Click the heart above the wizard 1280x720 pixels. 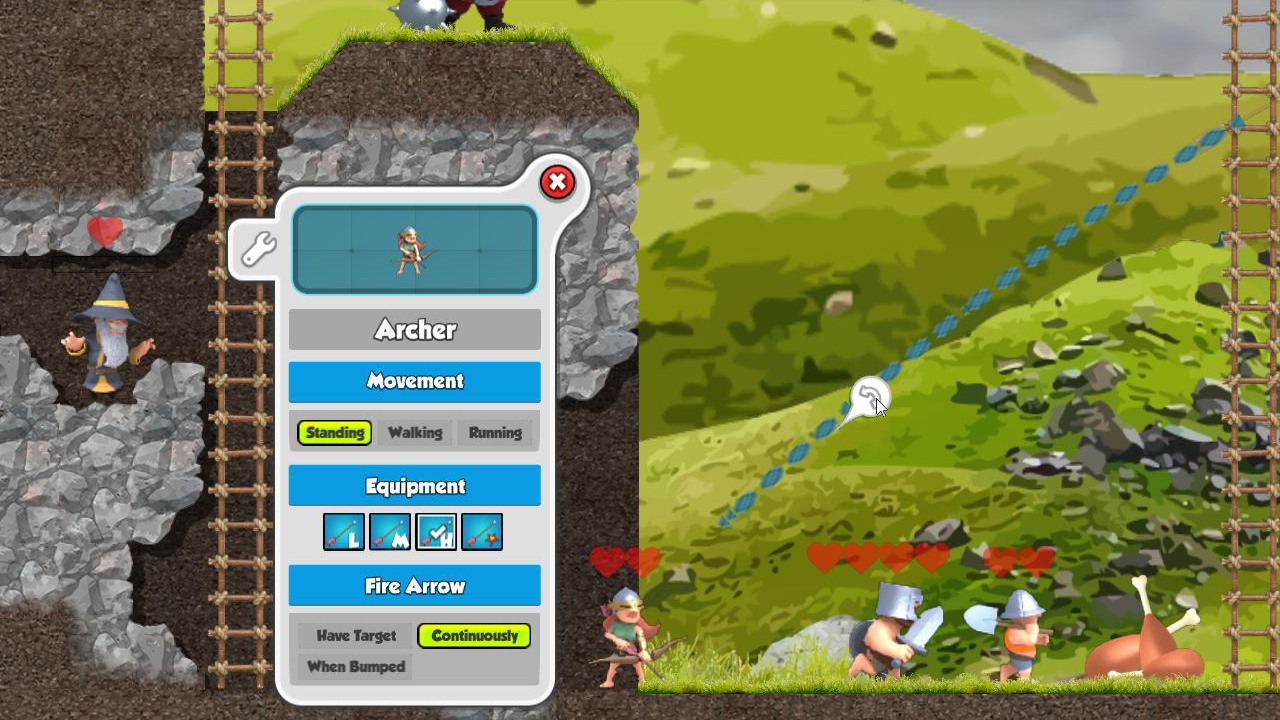[x=105, y=231]
